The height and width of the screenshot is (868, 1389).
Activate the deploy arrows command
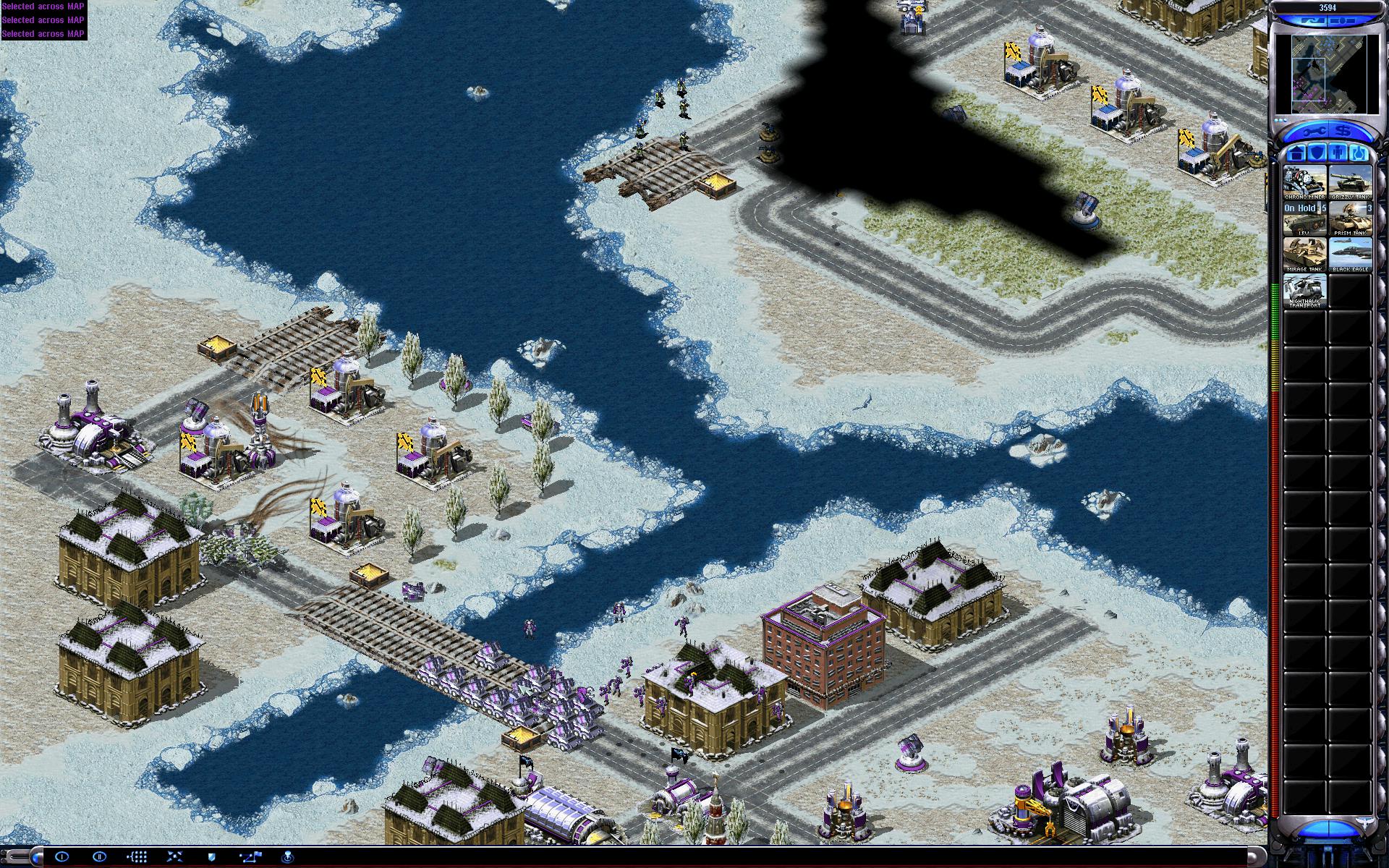[174, 856]
